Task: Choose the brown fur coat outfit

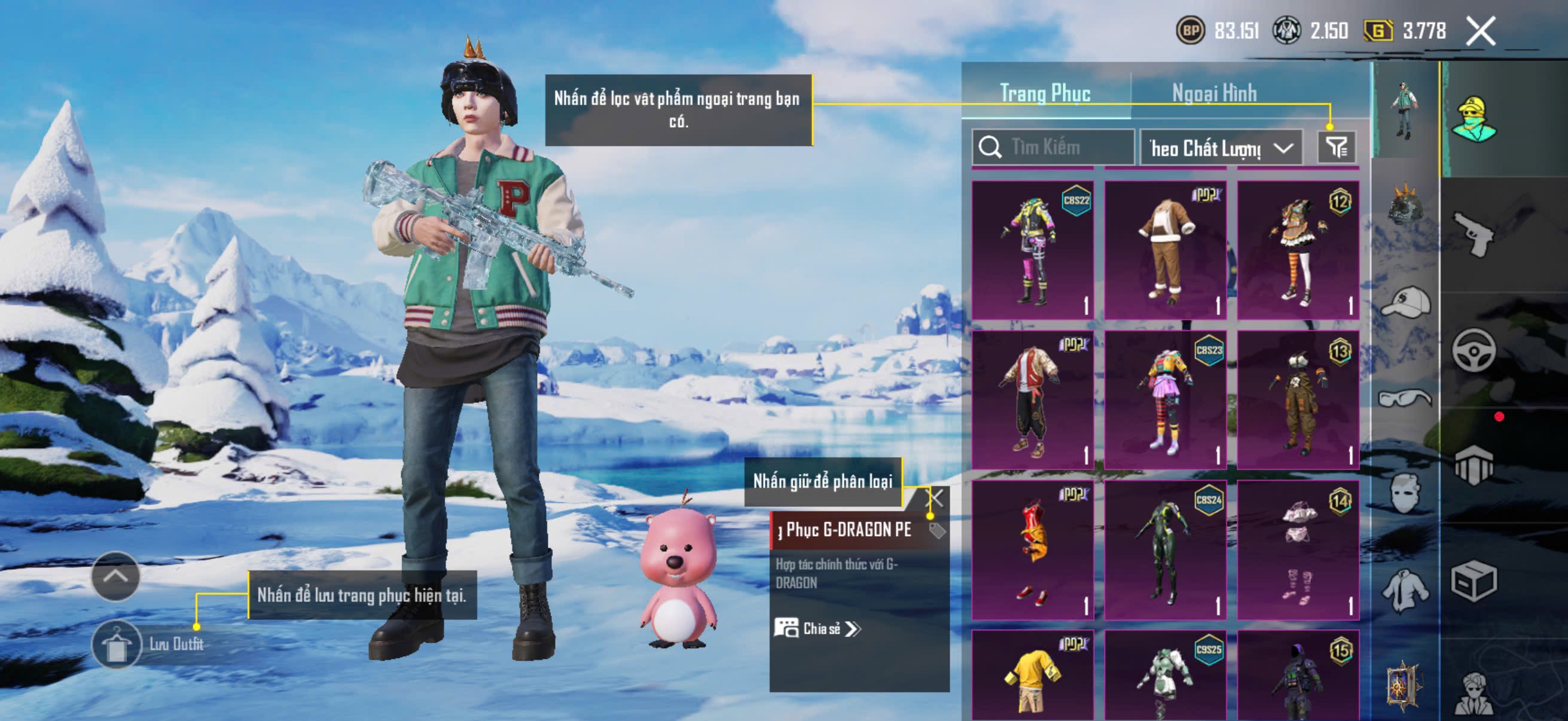Action: click(1165, 249)
